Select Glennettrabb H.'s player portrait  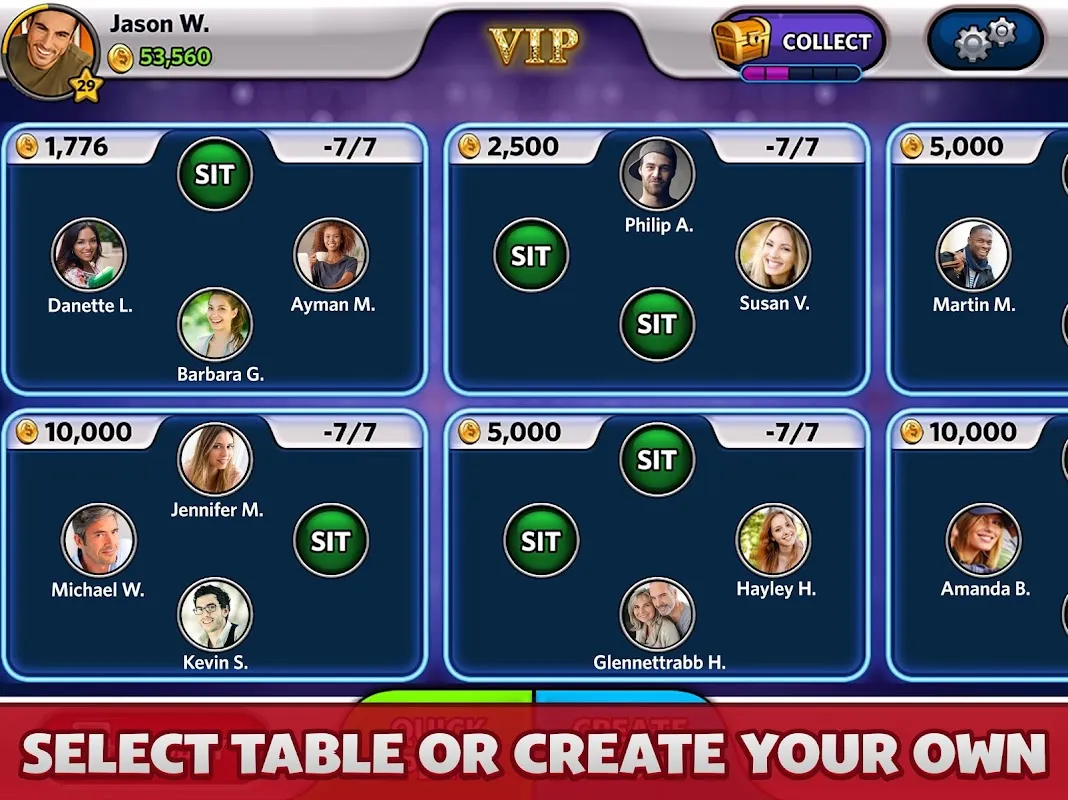point(657,613)
